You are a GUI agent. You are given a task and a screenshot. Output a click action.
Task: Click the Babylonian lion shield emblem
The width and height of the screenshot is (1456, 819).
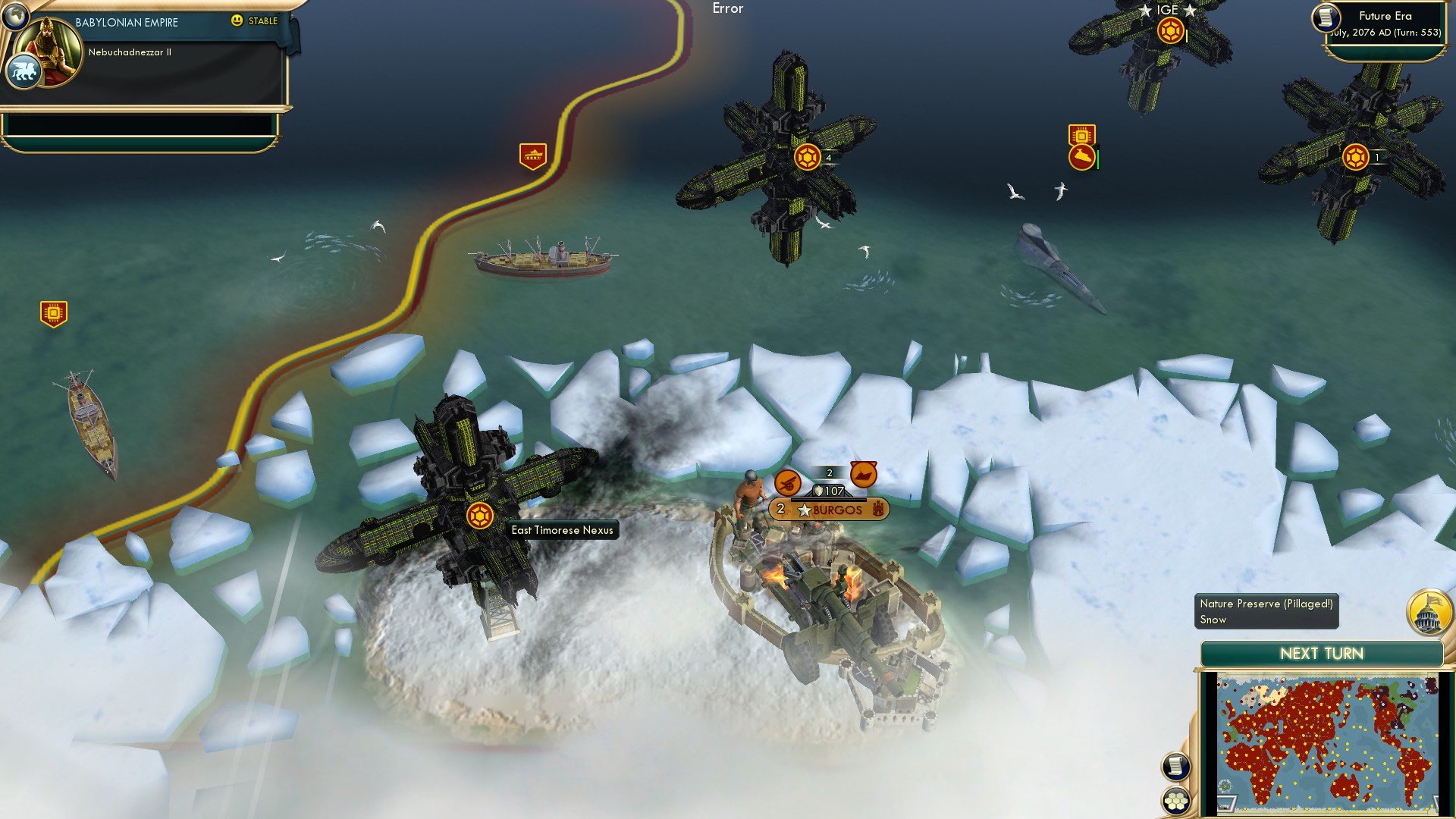[x=24, y=70]
